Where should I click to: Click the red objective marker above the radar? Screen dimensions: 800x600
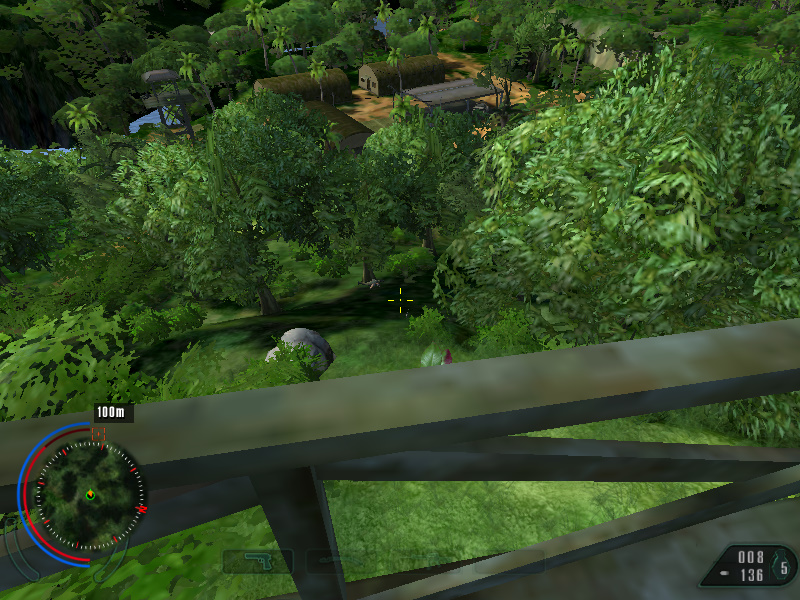tap(98, 433)
